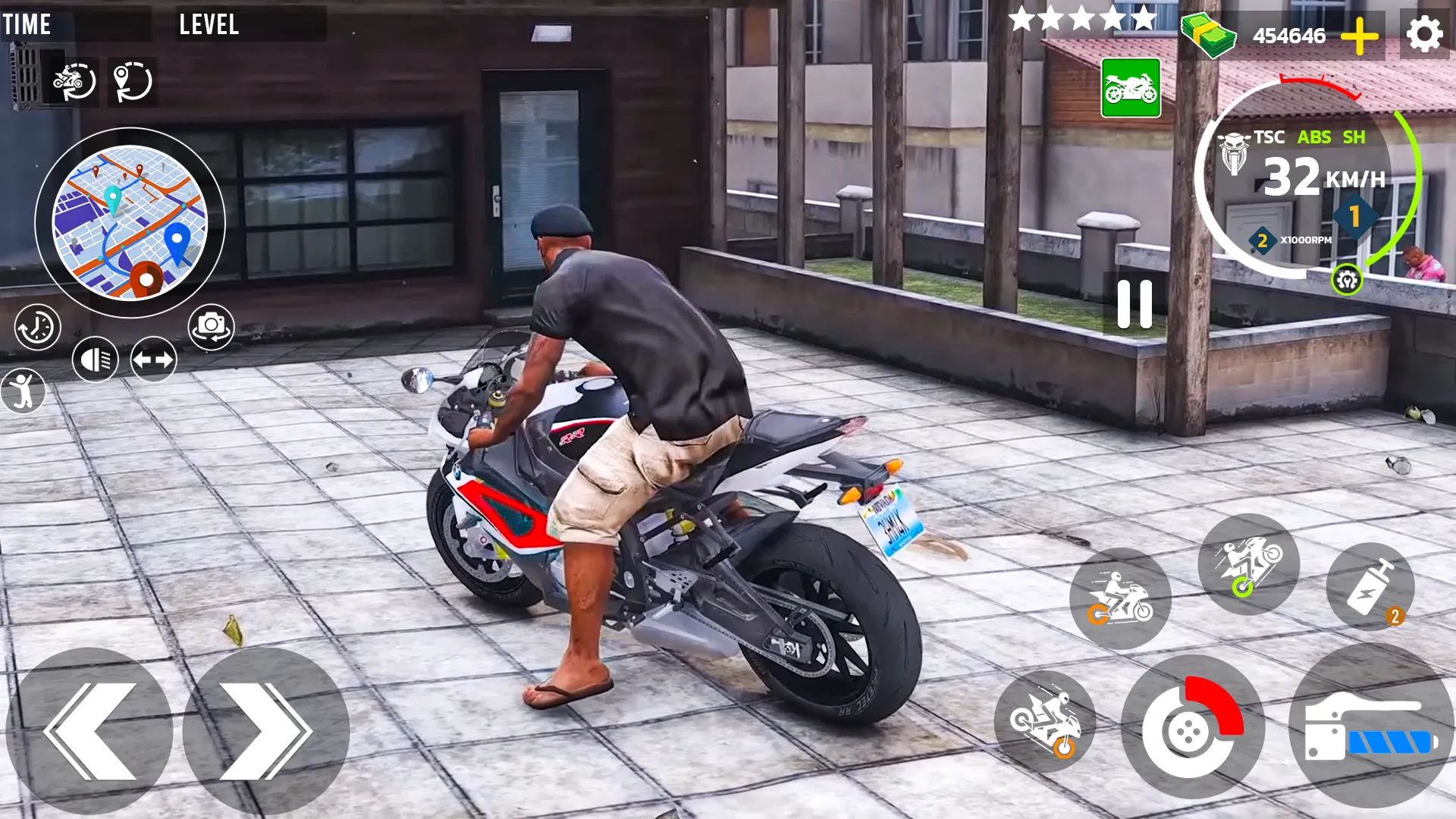Toggle the headlights on
The height and width of the screenshot is (819, 1456).
click(96, 358)
